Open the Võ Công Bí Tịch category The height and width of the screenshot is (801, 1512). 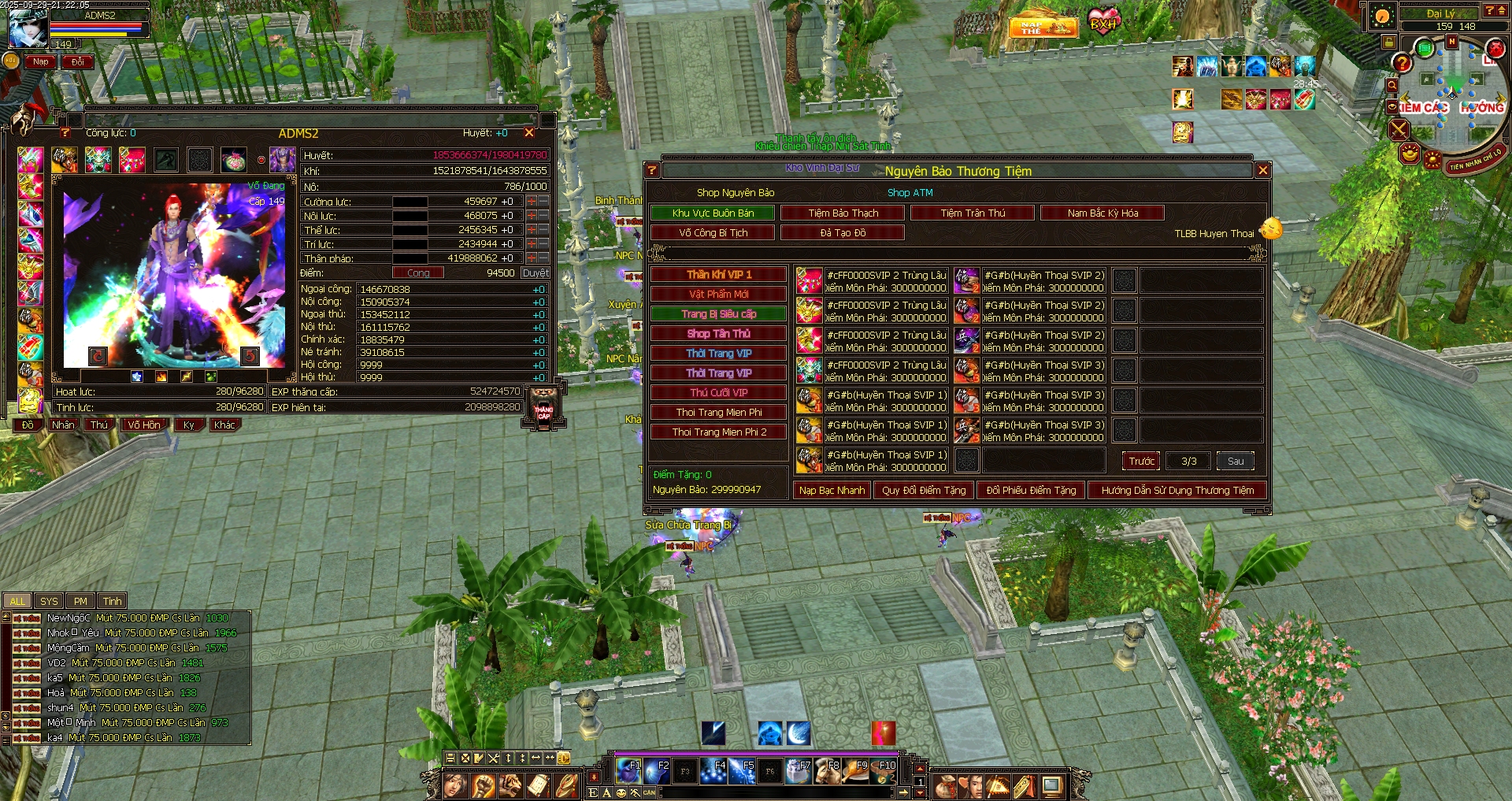(x=713, y=232)
